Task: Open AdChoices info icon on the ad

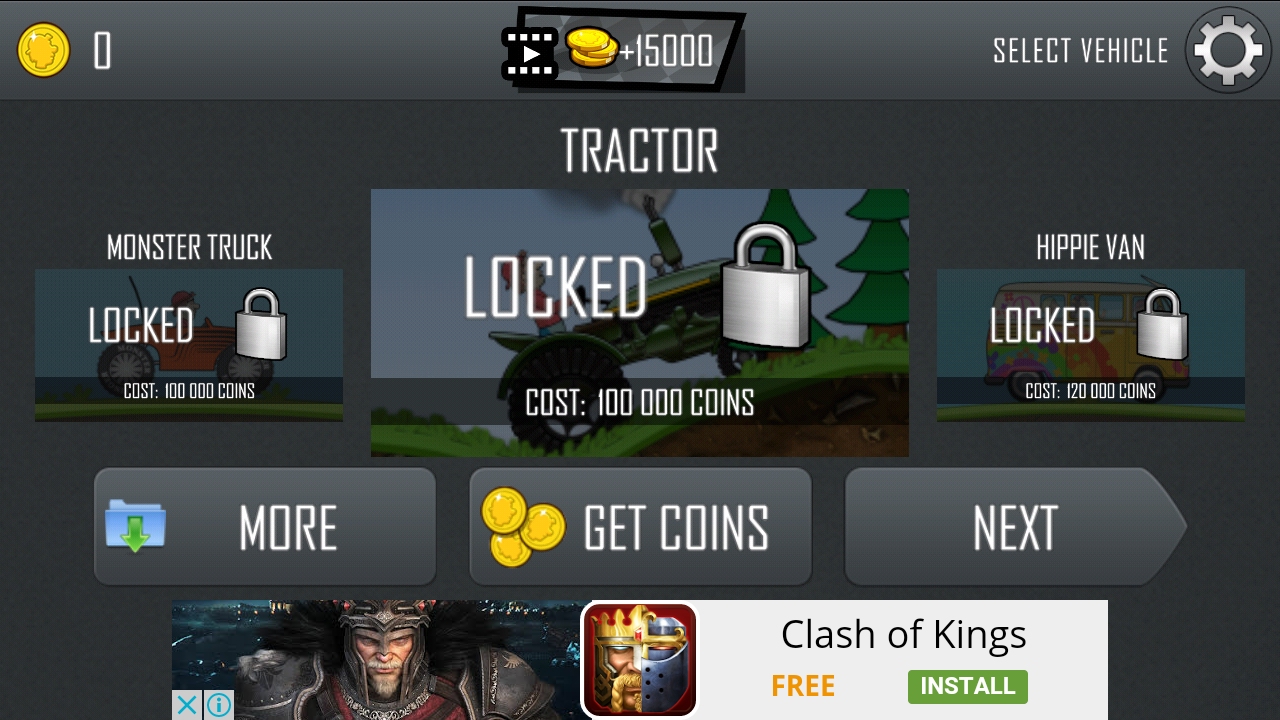Action: coord(218,705)
